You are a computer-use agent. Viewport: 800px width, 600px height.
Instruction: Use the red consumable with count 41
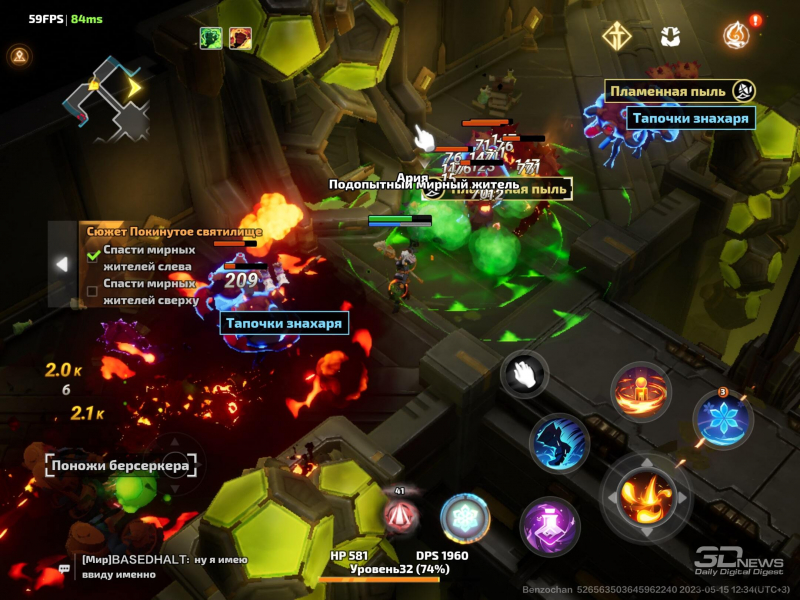click(401, 514)
